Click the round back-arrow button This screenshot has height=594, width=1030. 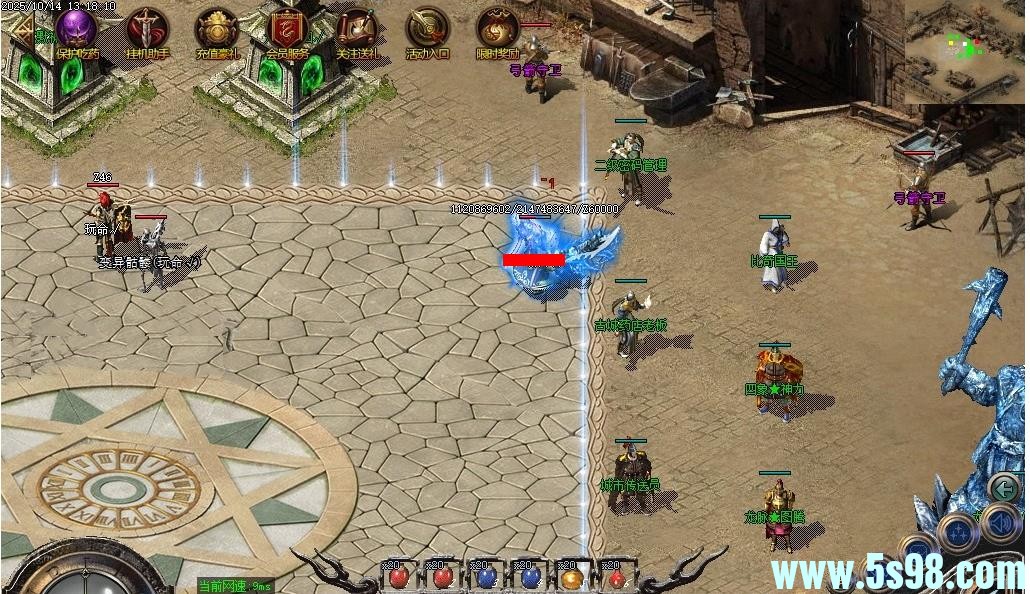coord(1003,488)
